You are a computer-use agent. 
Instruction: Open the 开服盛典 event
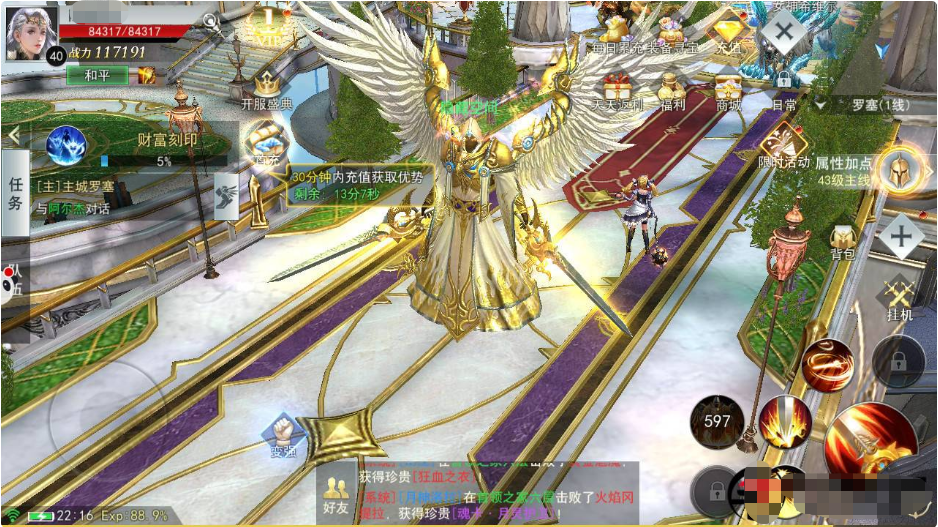(x=267, y=87)
